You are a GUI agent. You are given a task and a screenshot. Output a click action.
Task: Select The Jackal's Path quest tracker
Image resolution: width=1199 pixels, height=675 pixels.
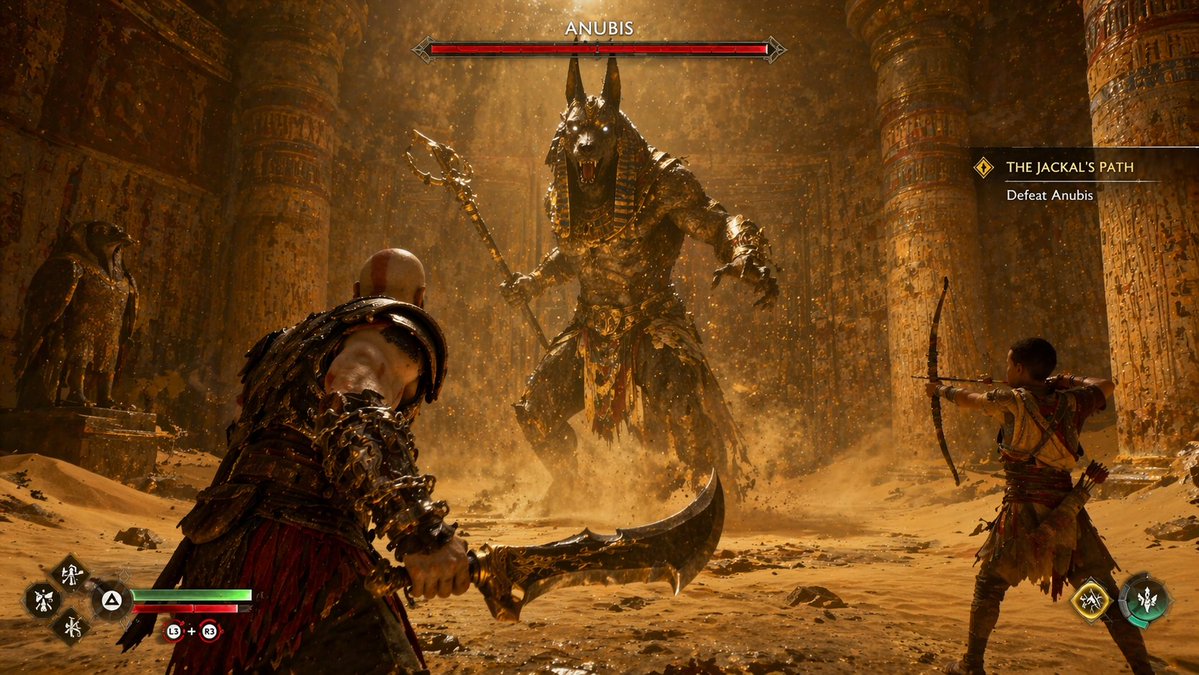coord(1070,167)
